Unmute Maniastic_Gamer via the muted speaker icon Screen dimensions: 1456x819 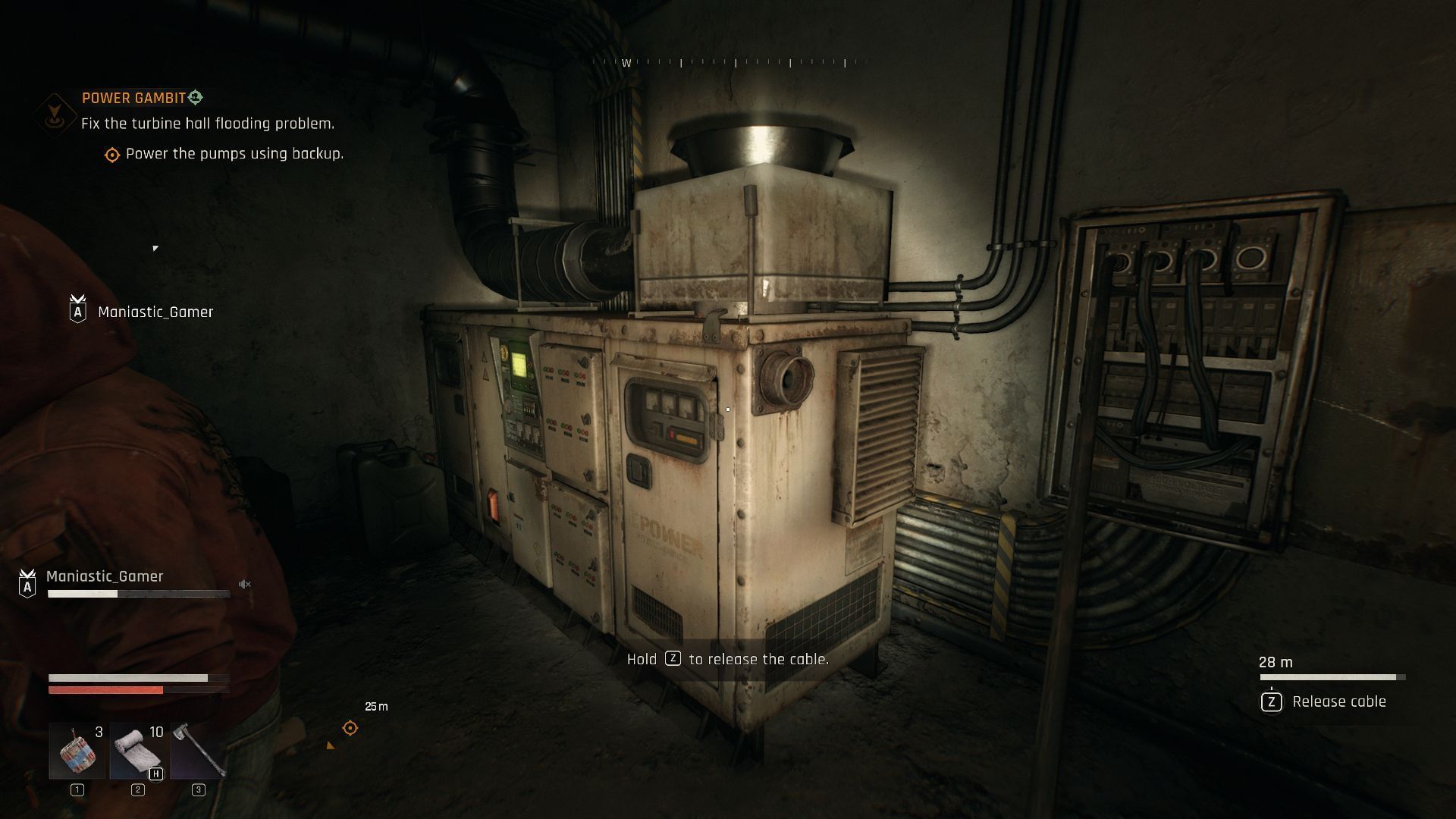[x=244, y=584]
